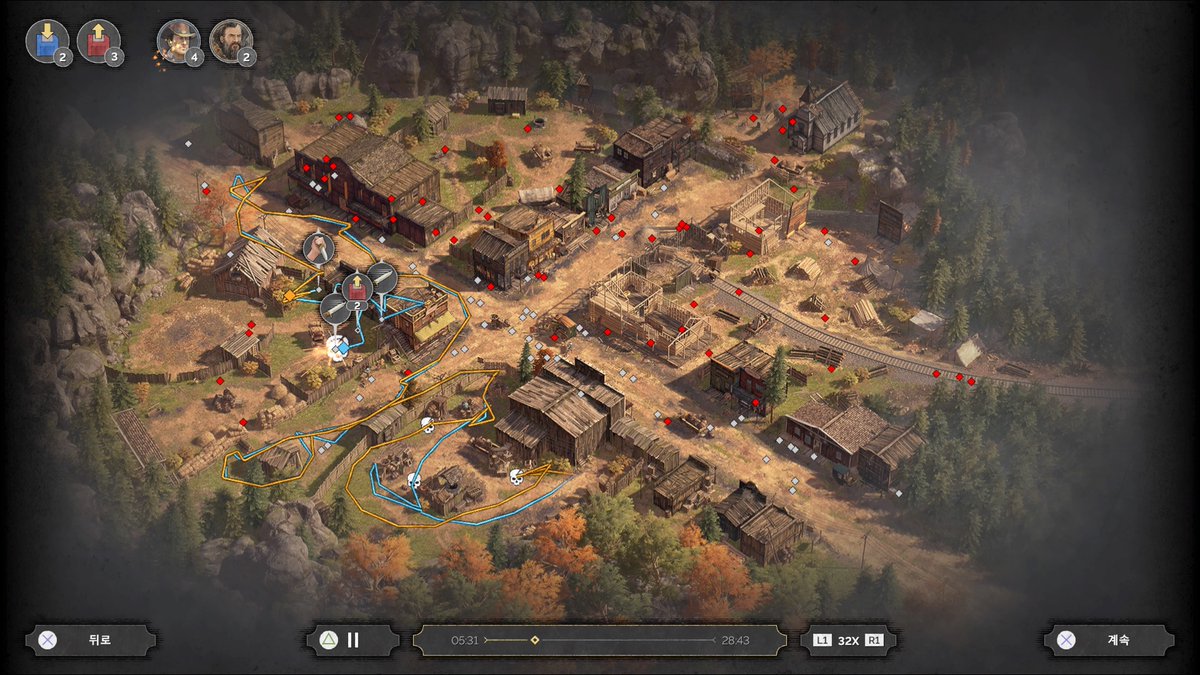Click the diamond marker on the replay timeline
Image resolution: width=1200 pixels, height=675 pixels.
tap(535, 640)
